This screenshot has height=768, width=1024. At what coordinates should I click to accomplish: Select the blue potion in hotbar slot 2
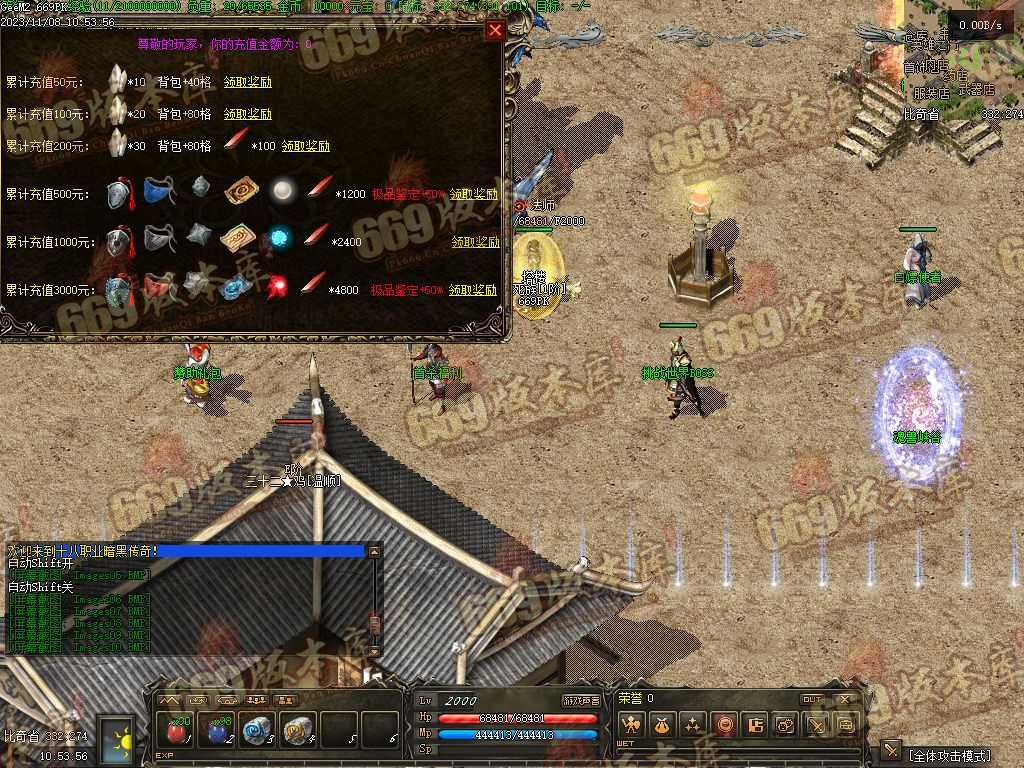[217, 731]
